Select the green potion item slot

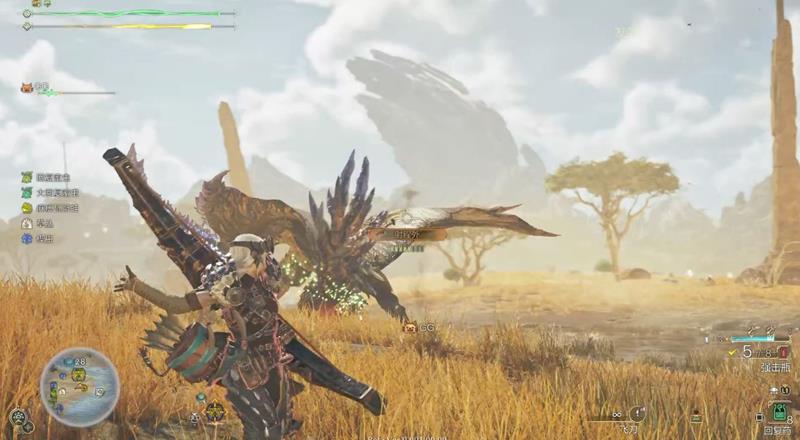tap(780, 411)
